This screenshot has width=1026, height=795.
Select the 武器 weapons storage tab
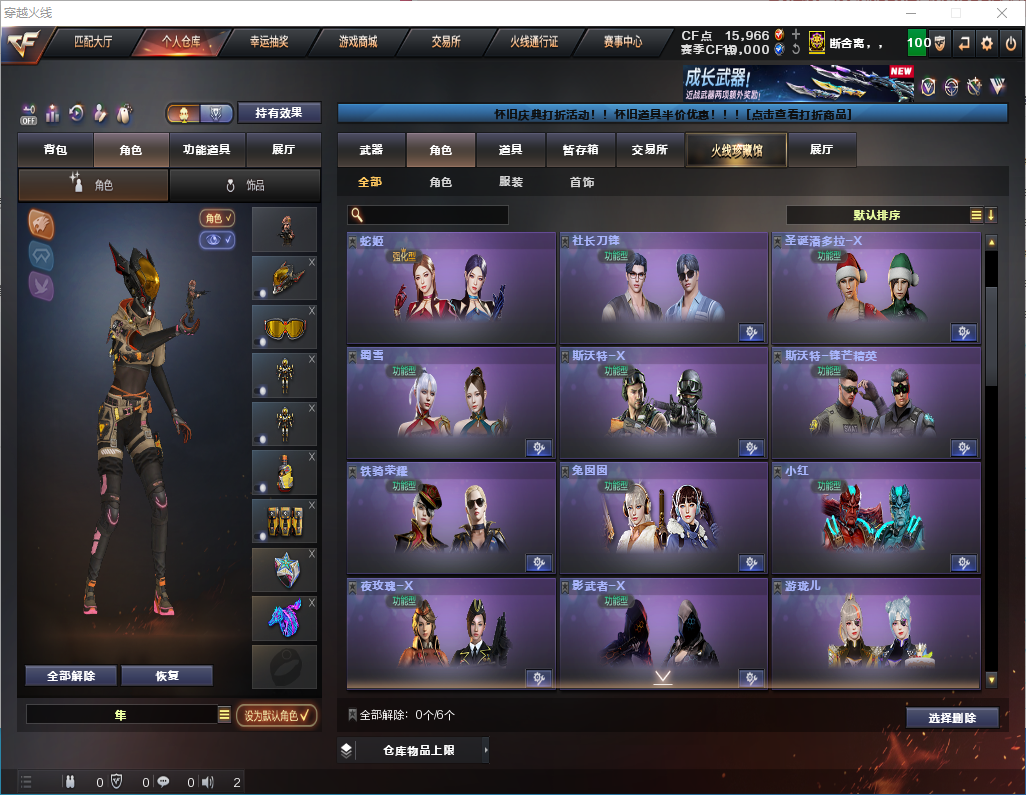pyautogui.click(x=371, y=150)
